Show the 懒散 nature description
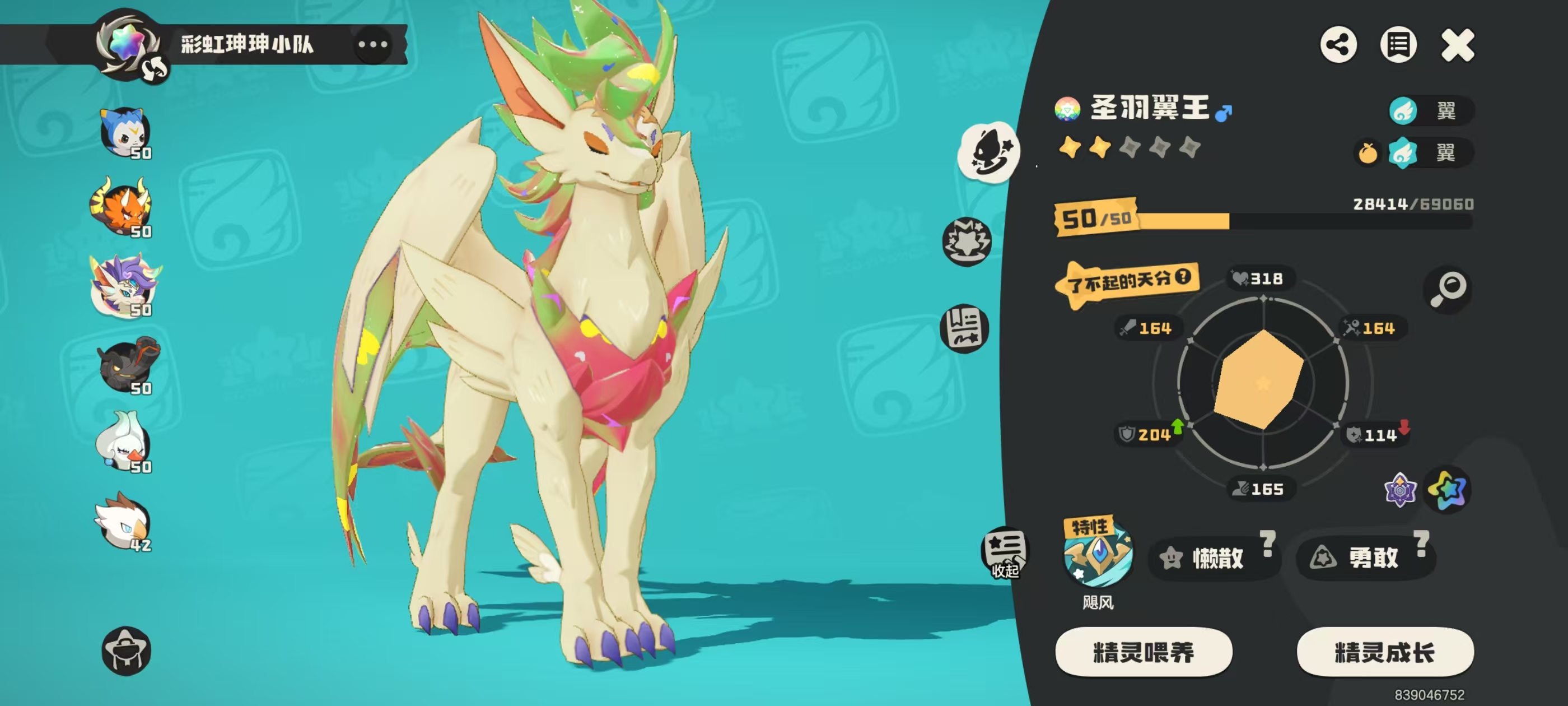The image size is (1568, 706). pyautogui.click(x=1267, y=544)
